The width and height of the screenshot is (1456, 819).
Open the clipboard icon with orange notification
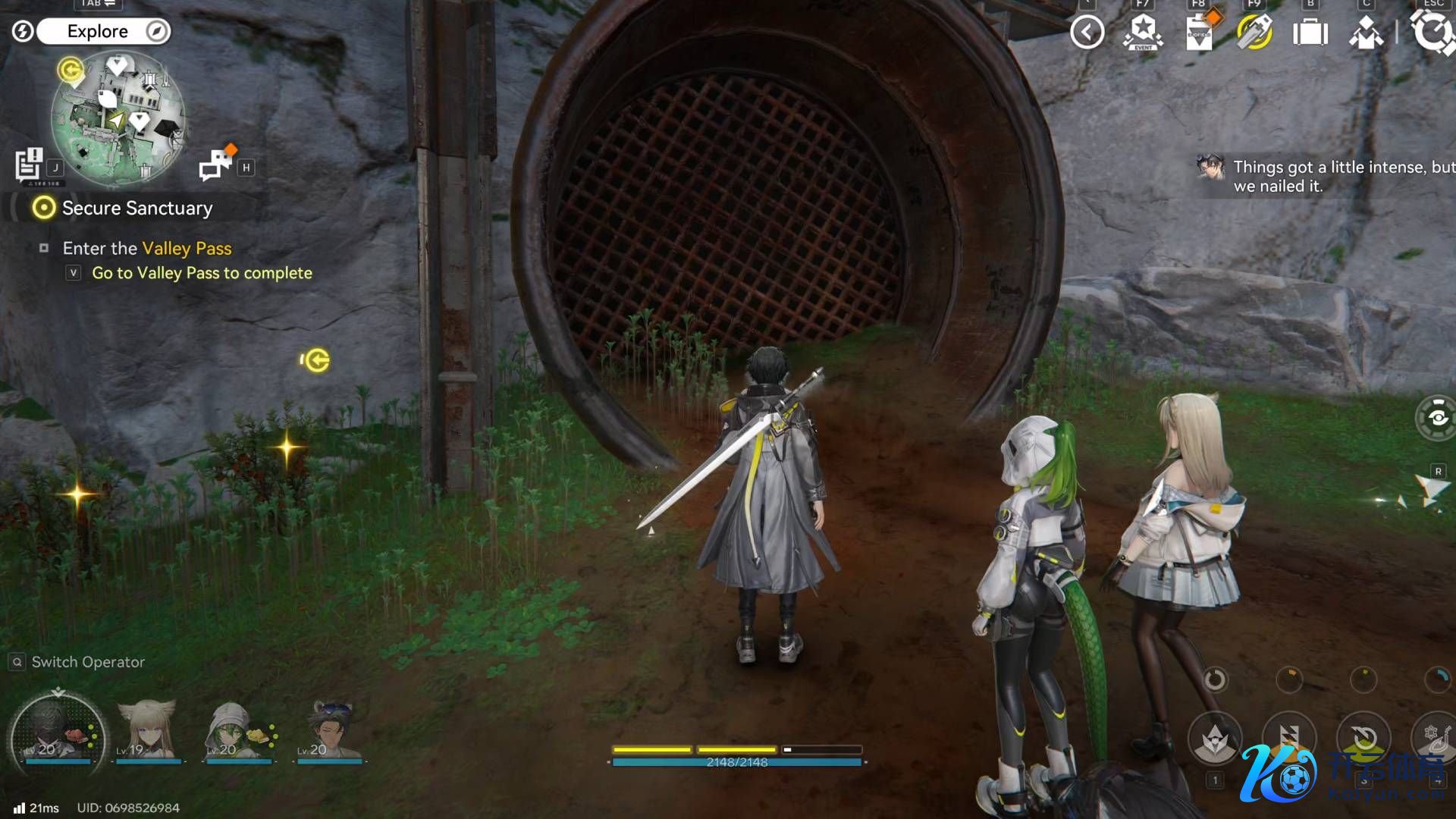pos(1199,33)
